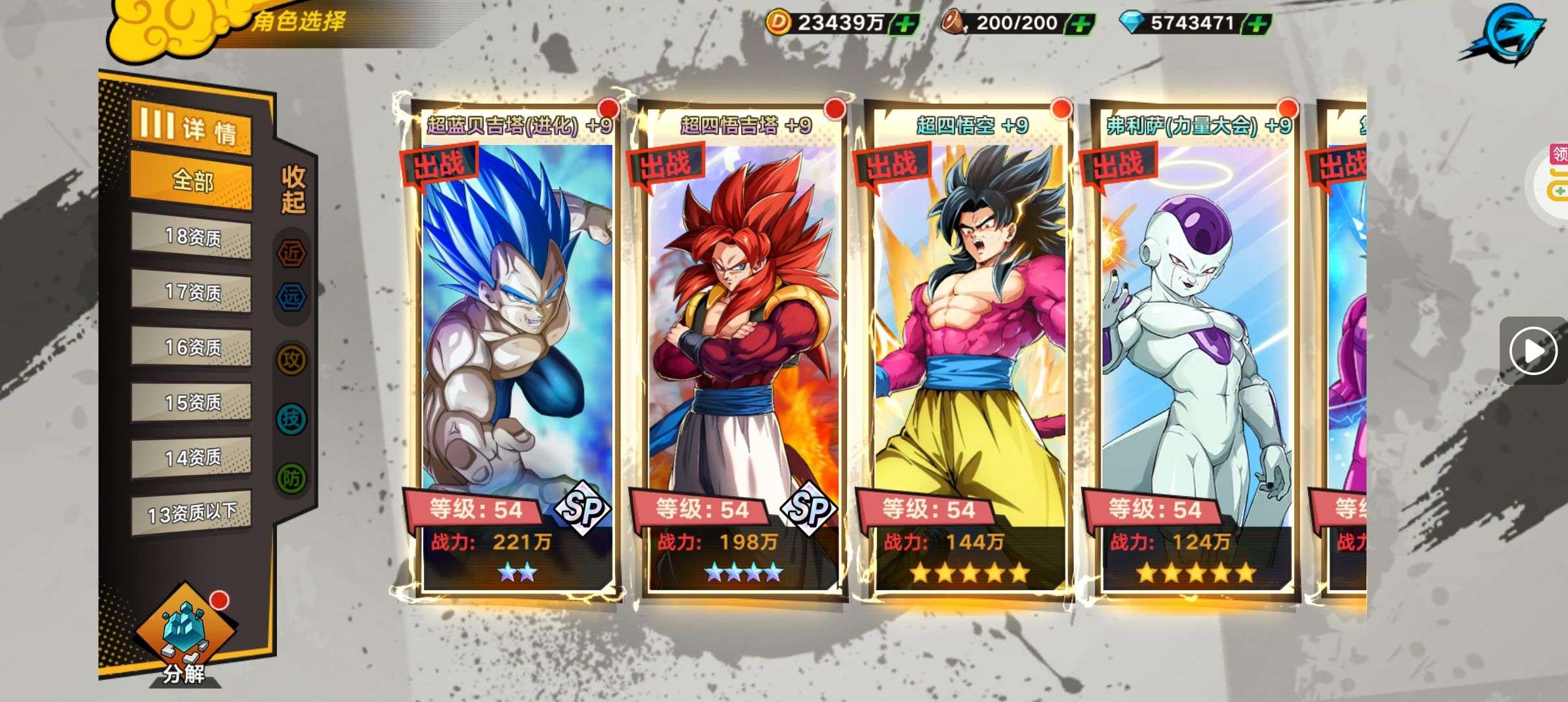Toggle the 远 ranged type filter
The height and width of the screenshot is (702, 1568).
[x=292, y=297]
